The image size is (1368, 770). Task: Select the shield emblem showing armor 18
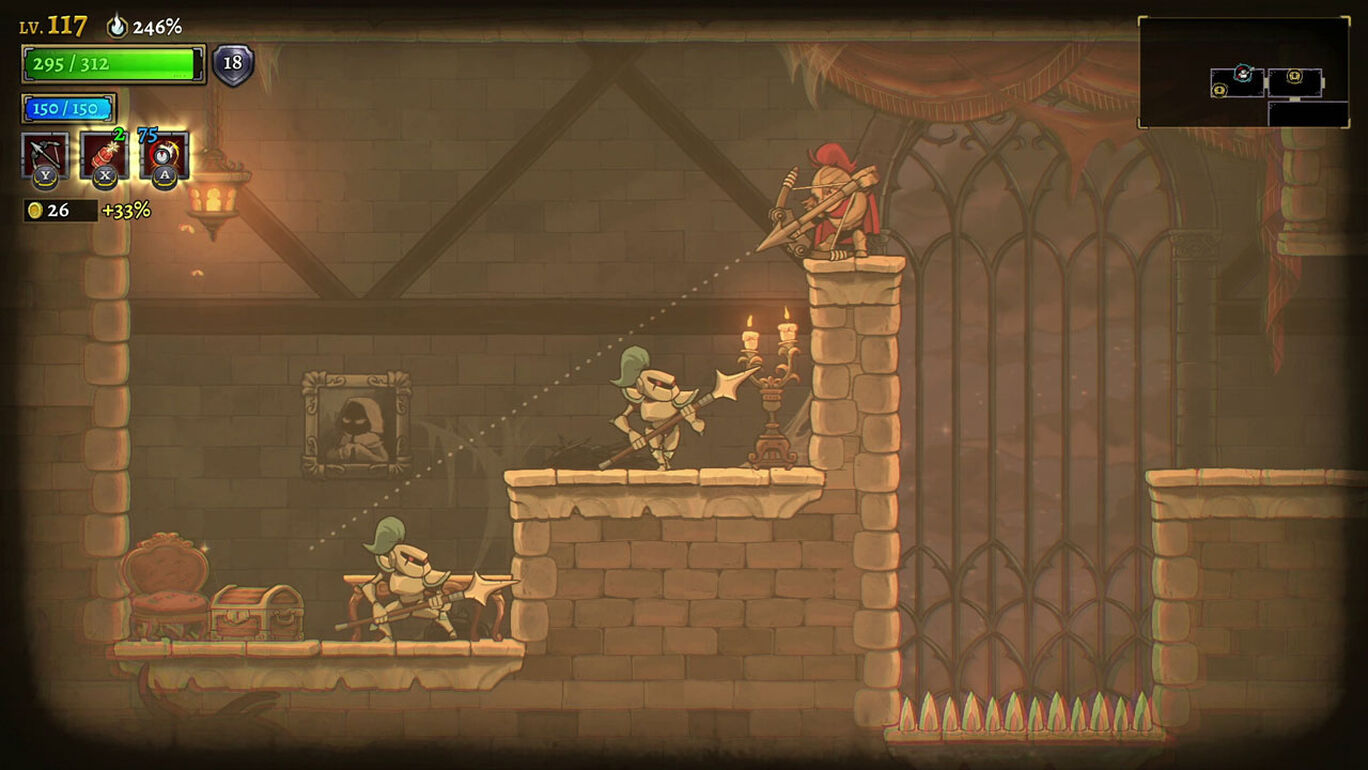coord(232,64)
